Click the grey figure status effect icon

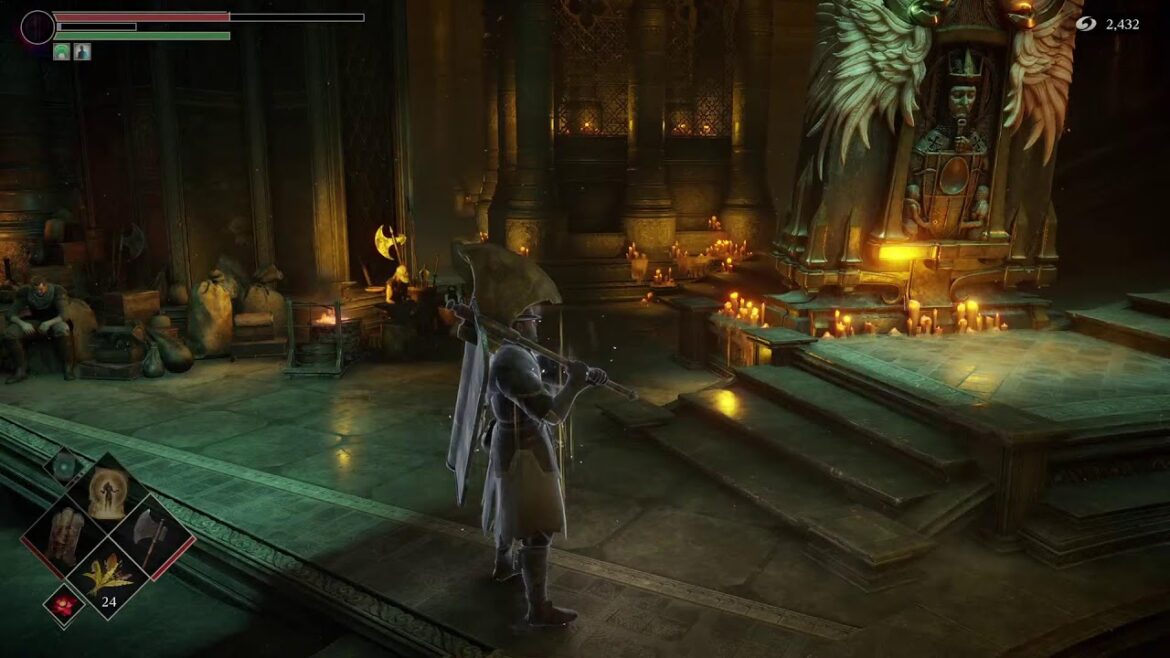(x=82, y=52)
